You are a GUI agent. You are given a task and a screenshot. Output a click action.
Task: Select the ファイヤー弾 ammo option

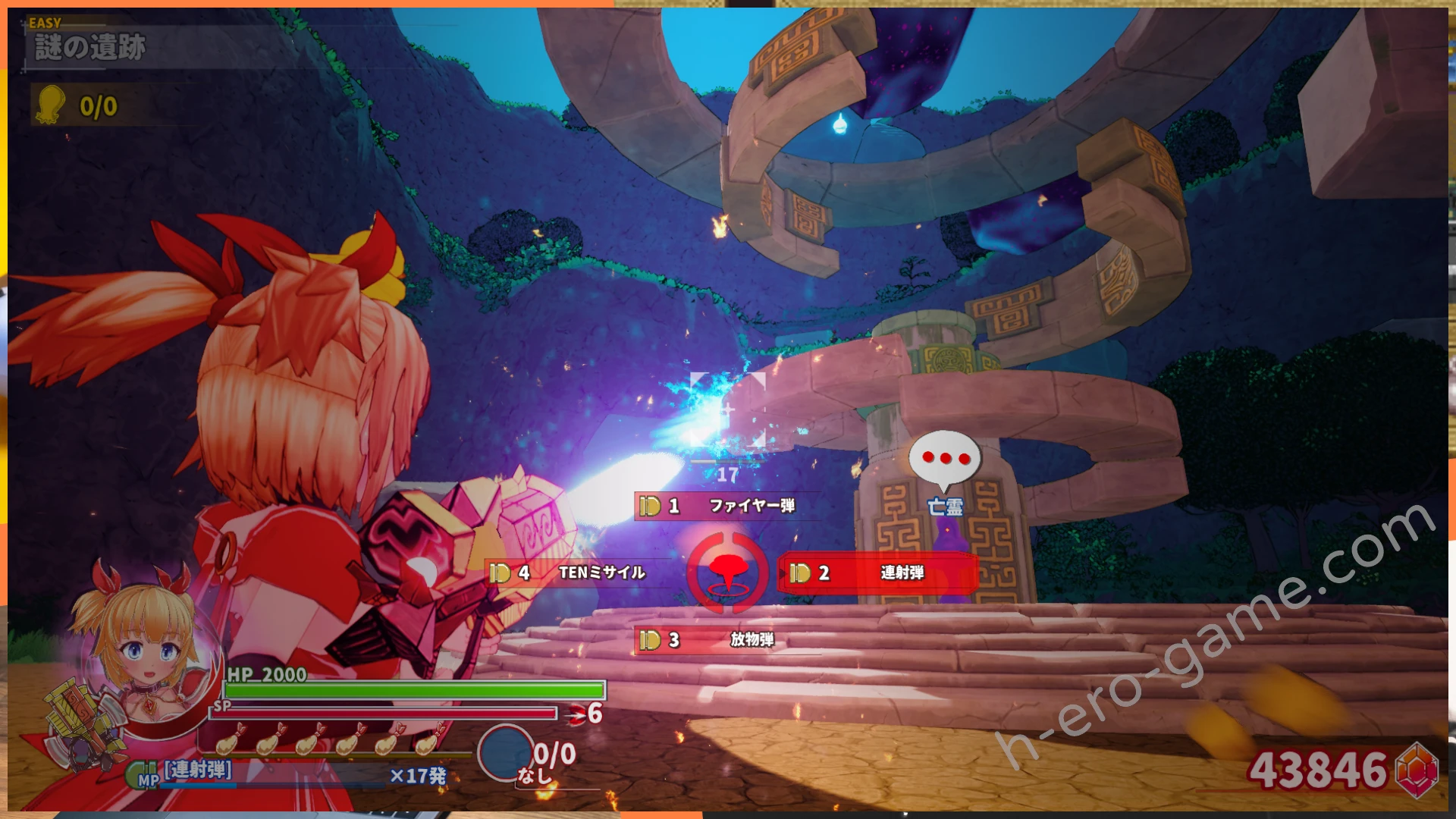click(x=728, y=506)
